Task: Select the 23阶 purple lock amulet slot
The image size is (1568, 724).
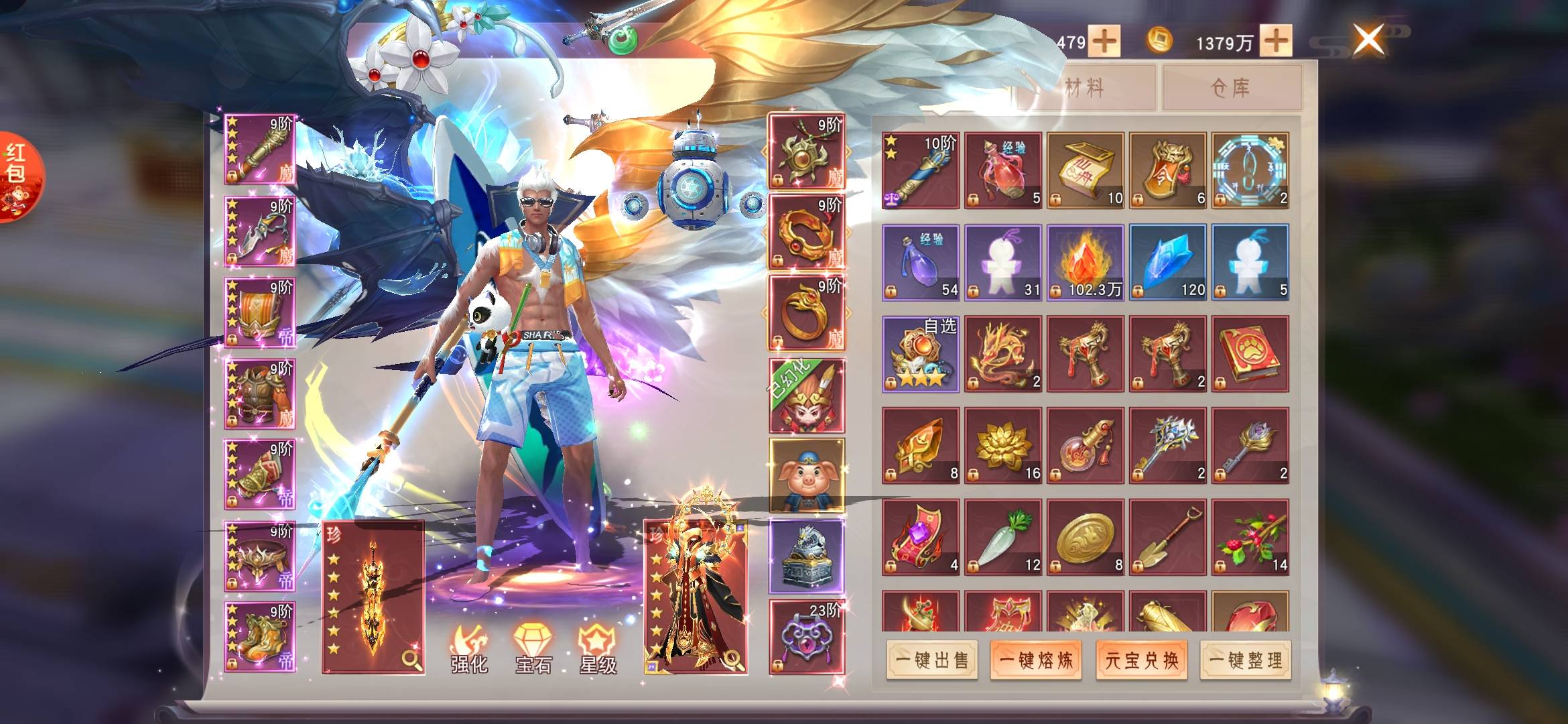Action: click(x=806, y=637)
